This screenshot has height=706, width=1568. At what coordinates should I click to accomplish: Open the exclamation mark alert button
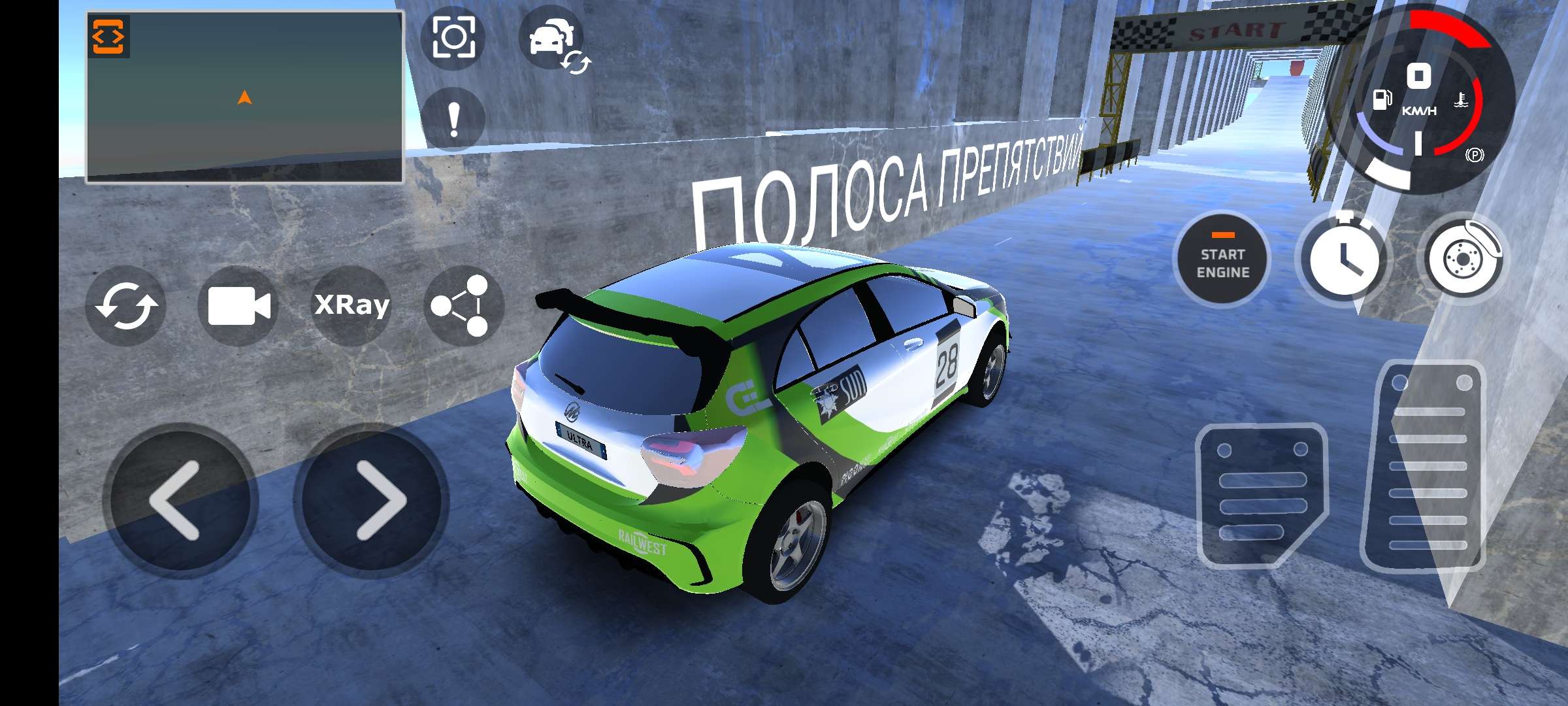tap(453, 120)
